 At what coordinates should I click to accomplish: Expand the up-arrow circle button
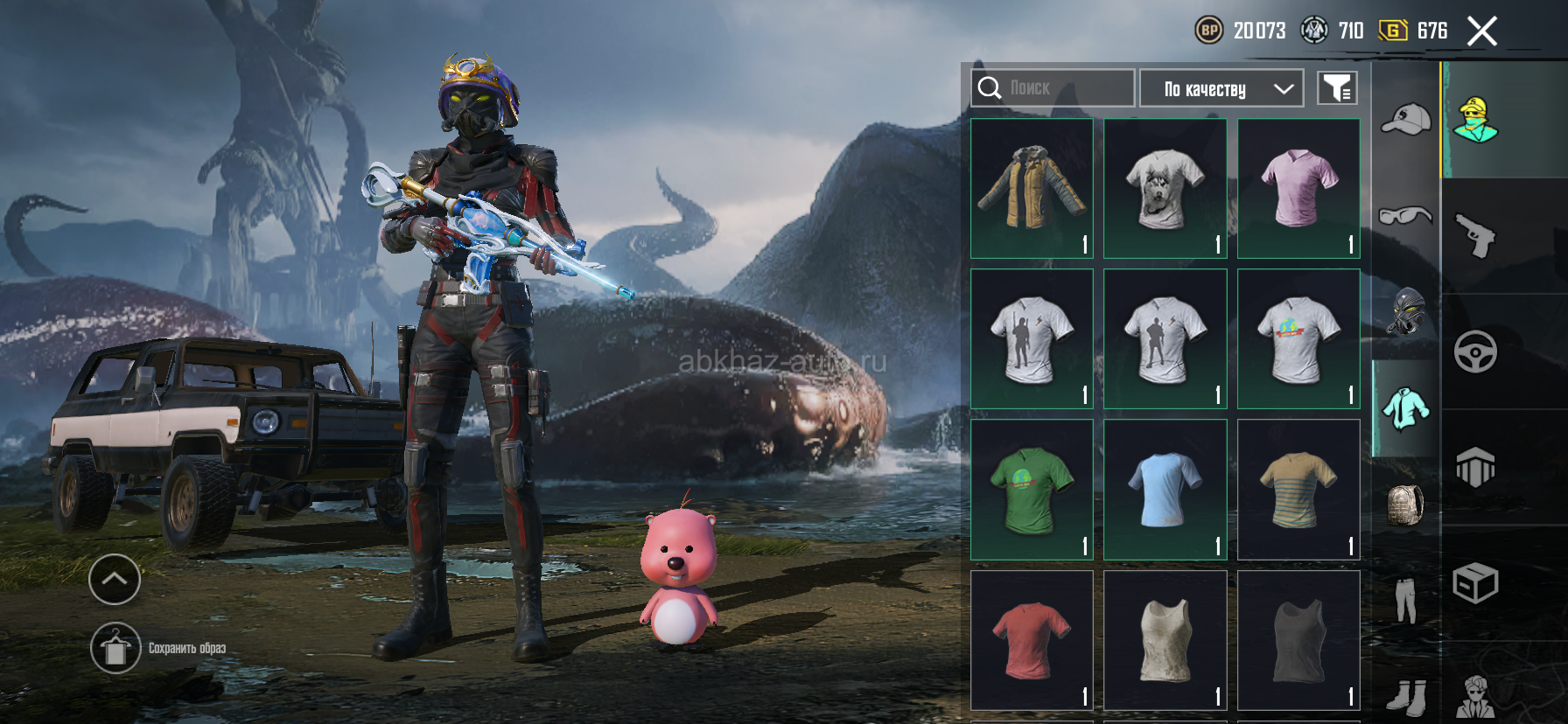pyautogui.click(x=115, y=579)
